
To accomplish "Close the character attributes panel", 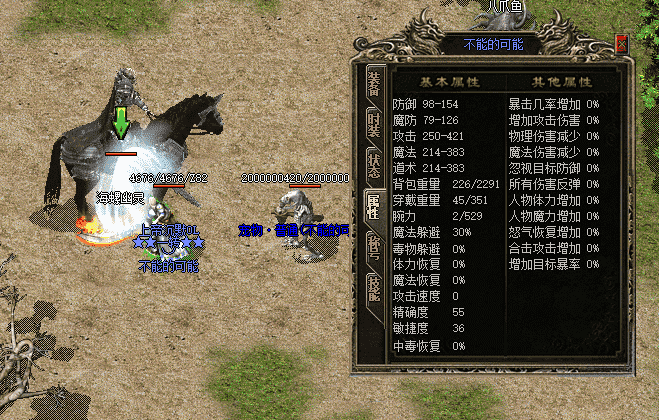I will [621, 44].
